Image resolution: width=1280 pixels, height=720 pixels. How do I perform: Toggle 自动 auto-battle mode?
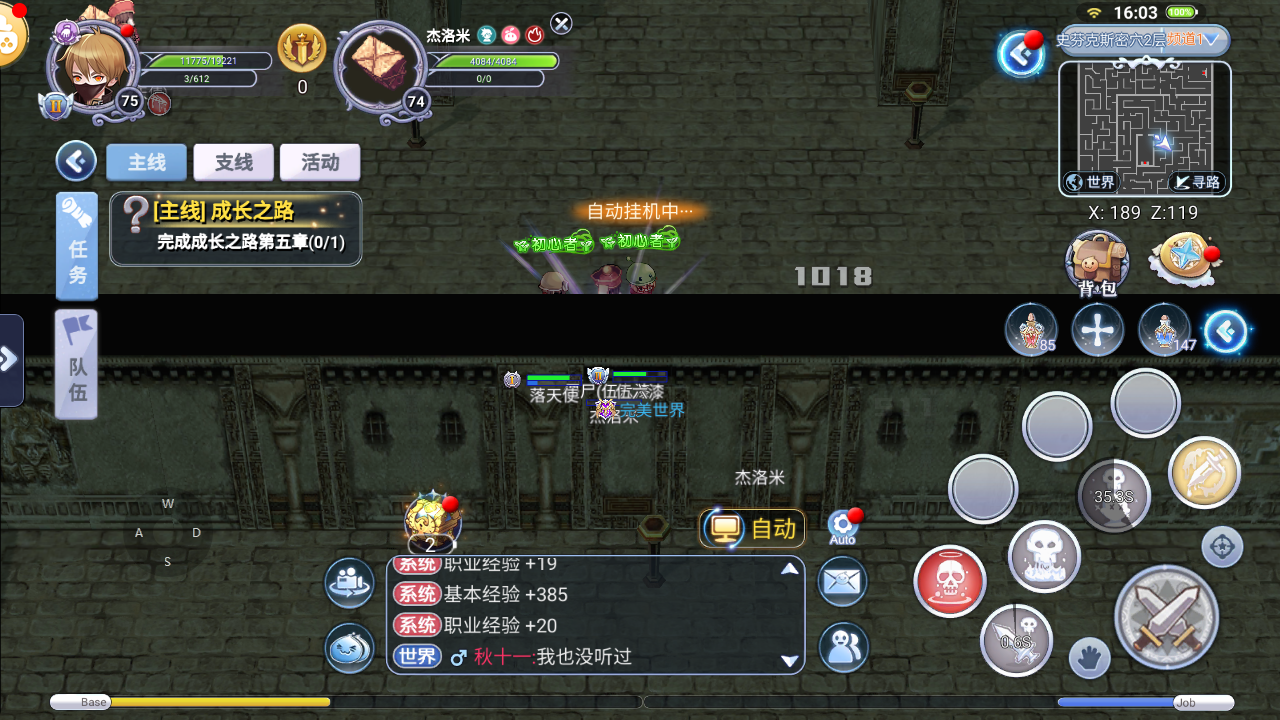point(751,529)
